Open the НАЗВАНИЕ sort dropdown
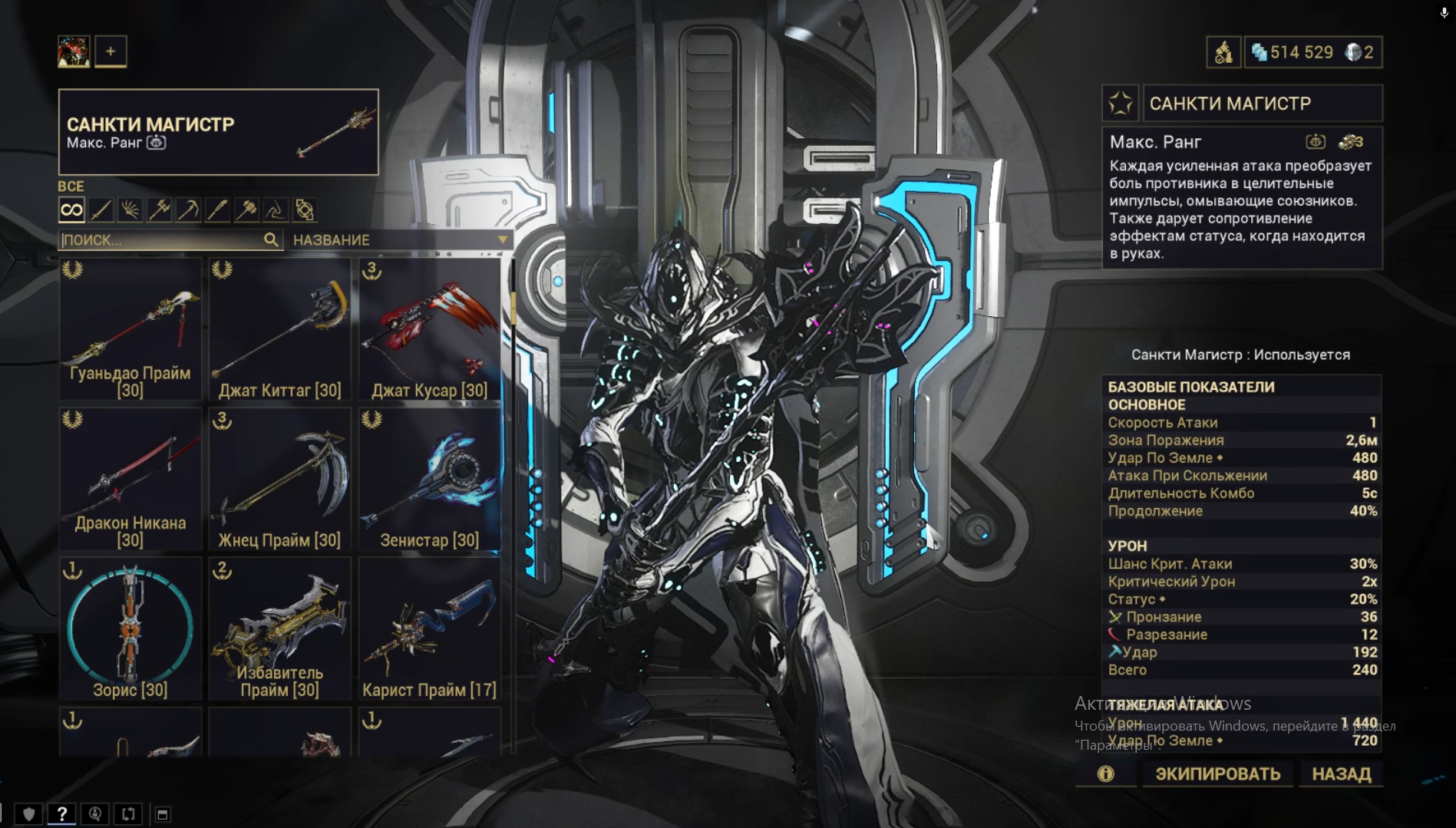1456x828 pixels. click(399, 240)
